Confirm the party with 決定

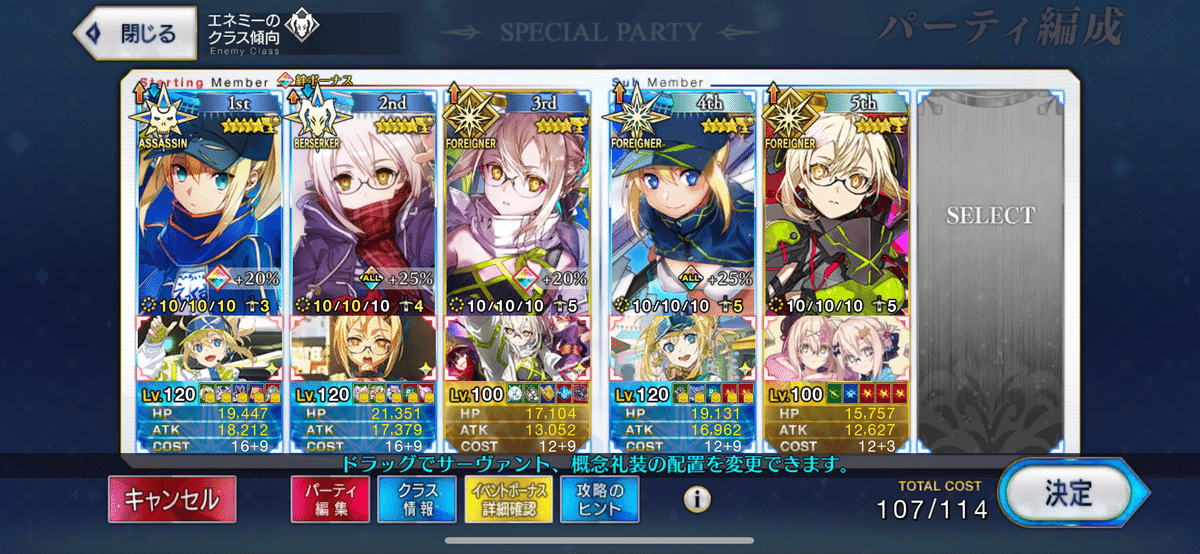pyautogui.click(x=1069, y=493)
